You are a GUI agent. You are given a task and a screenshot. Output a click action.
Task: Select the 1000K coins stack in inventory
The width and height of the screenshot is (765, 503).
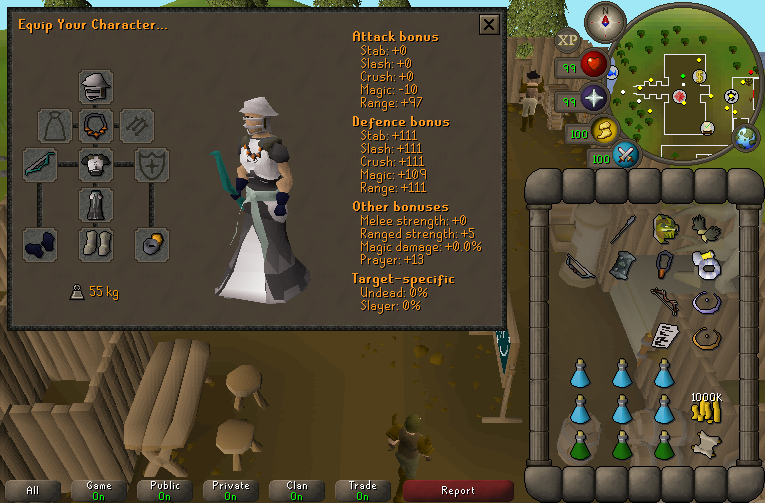point(707,405)
